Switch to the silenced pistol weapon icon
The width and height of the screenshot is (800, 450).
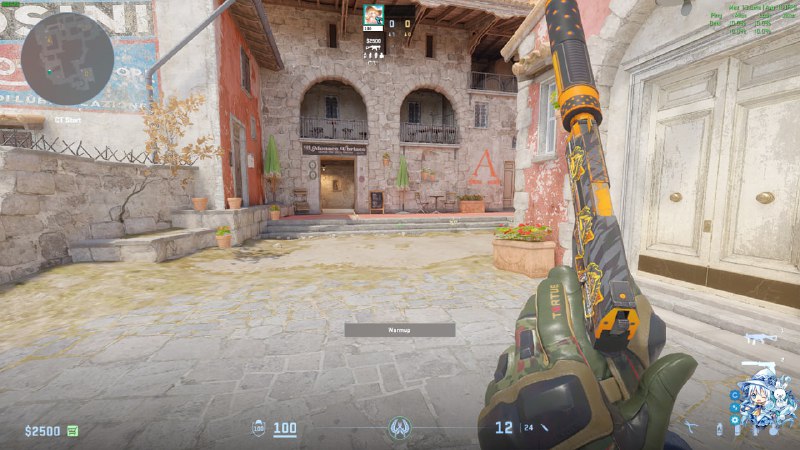pyautogui.click(x=757, y=365)
